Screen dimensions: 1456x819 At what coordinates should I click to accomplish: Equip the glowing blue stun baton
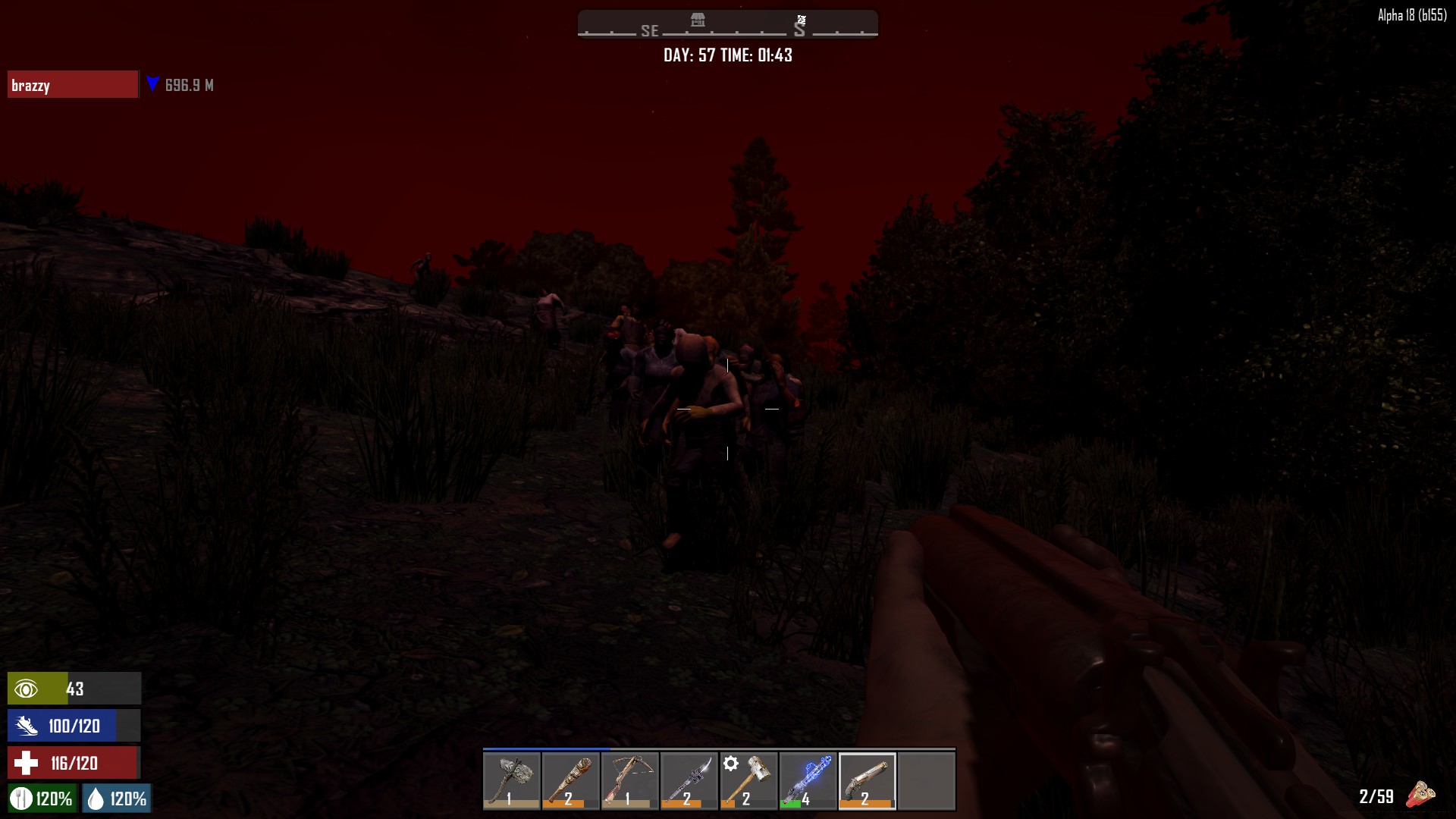pyautogui.click(x=808, y=781)
